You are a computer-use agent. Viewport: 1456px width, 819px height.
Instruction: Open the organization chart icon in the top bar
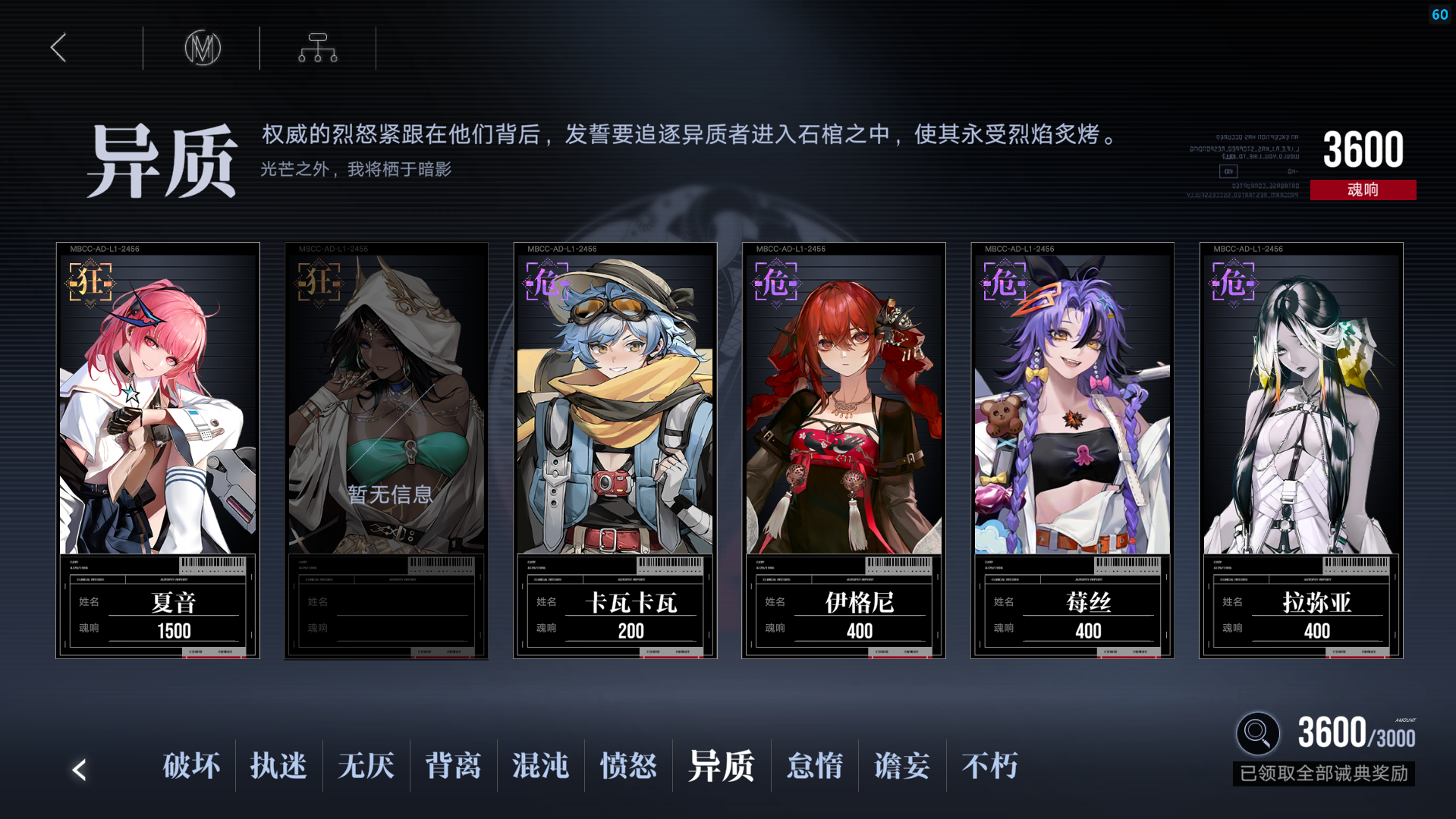coord(316,47)
